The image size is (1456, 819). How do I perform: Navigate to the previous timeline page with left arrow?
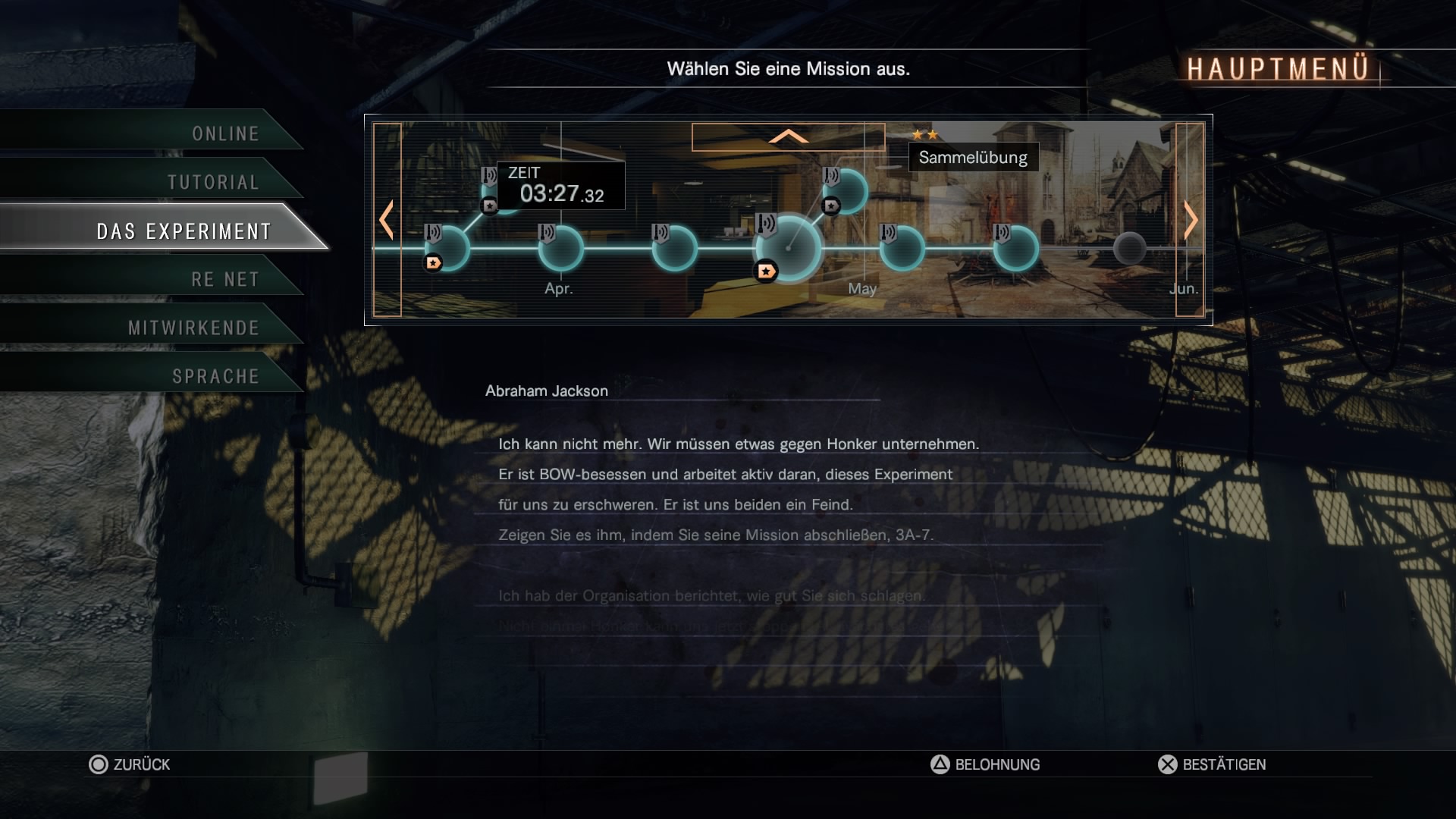pyautogui.click(x=386, y=220)
